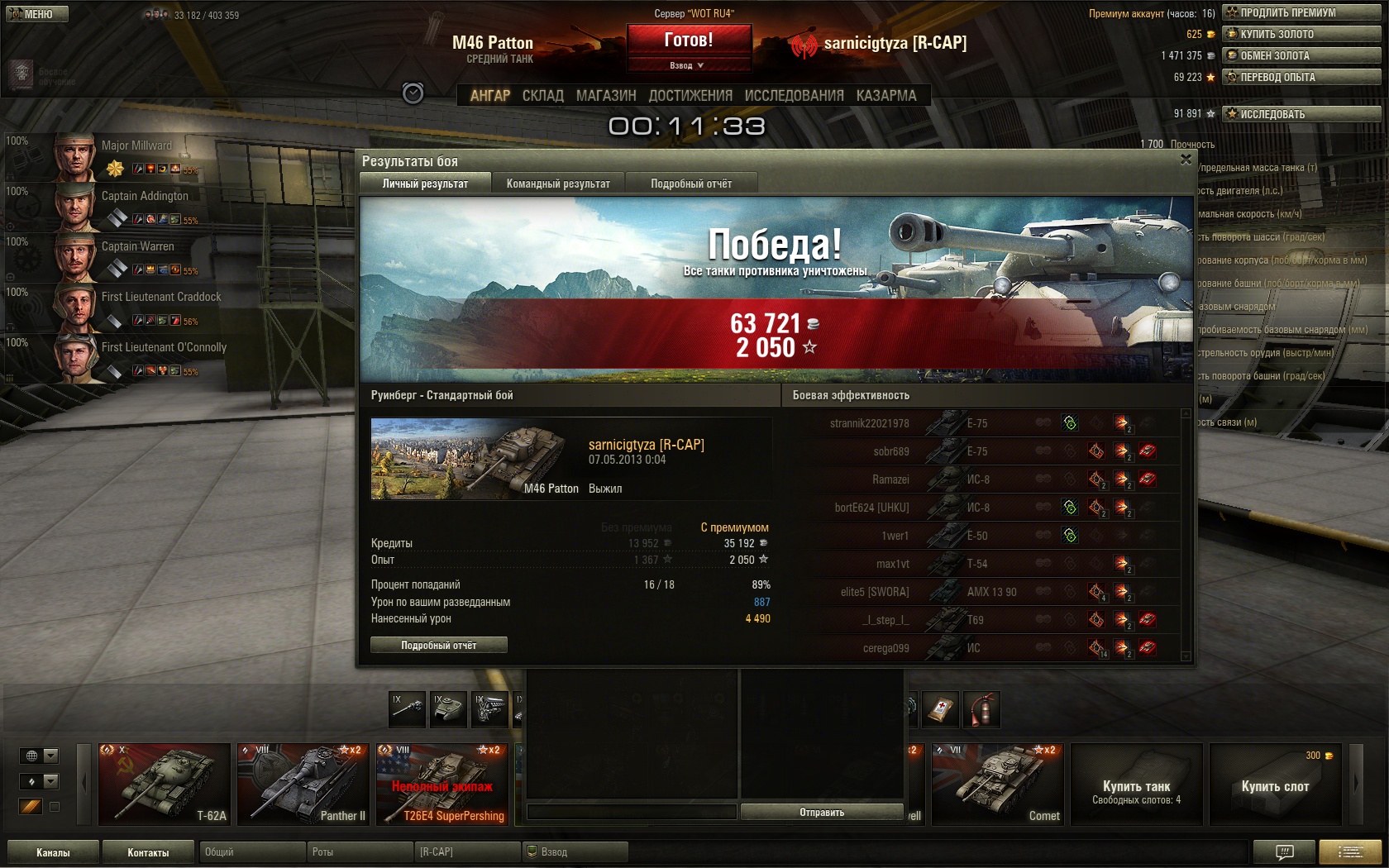Send chat message with Отправить
The width and height of the screenshot is (1389, 868).
pos(821,813)
